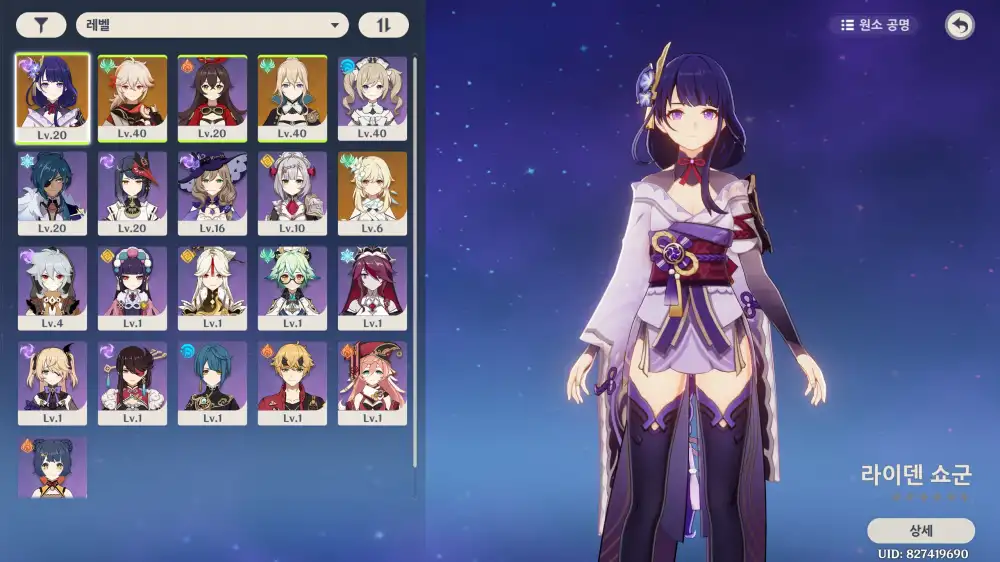The width and height of the screenshot is (1000, 562).
Task: Choose Xiangling's portrait in the last row
Action: [52, 467]
